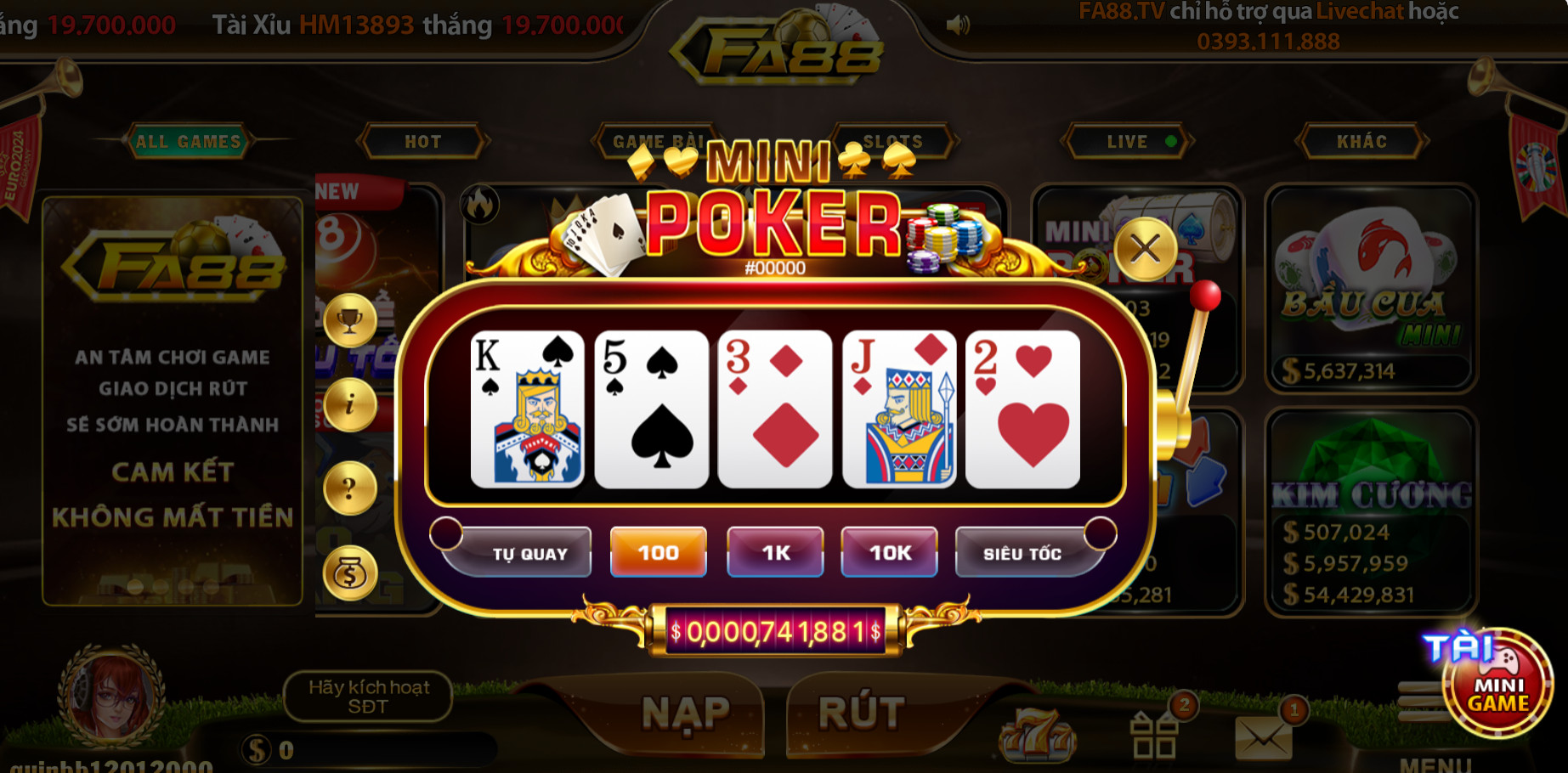View game rules via the "i" info icon
1568x773 pixels.
click(349, 405)
